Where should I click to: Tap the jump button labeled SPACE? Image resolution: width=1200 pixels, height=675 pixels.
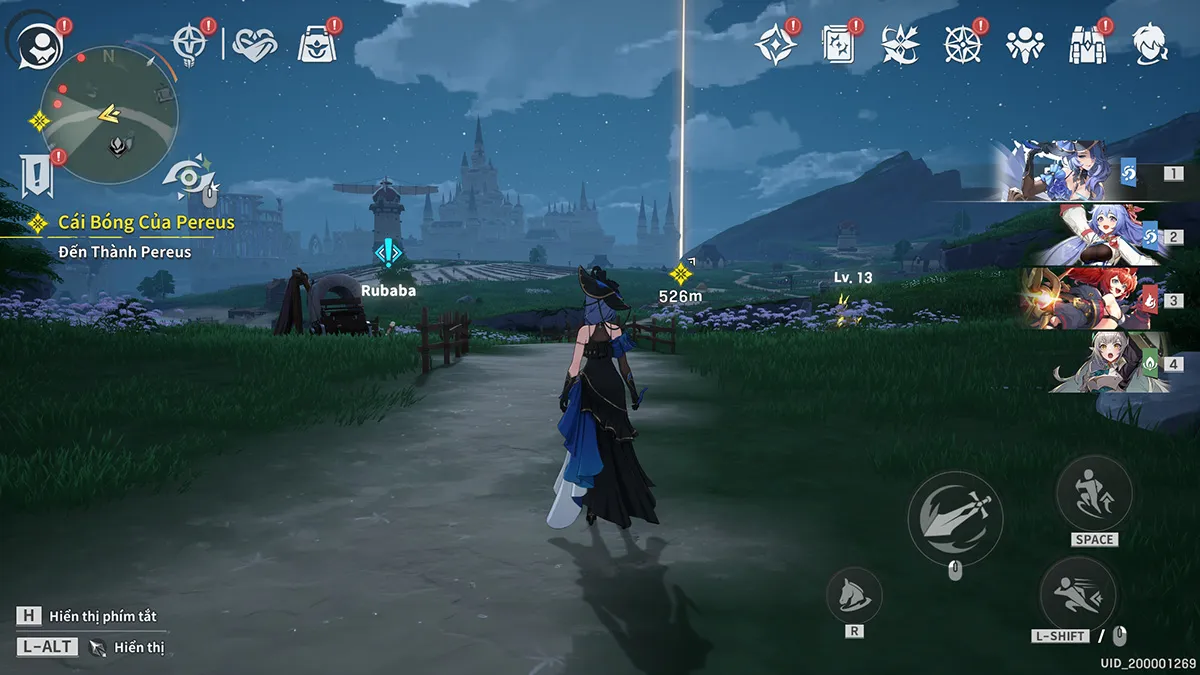point(1094,493)
